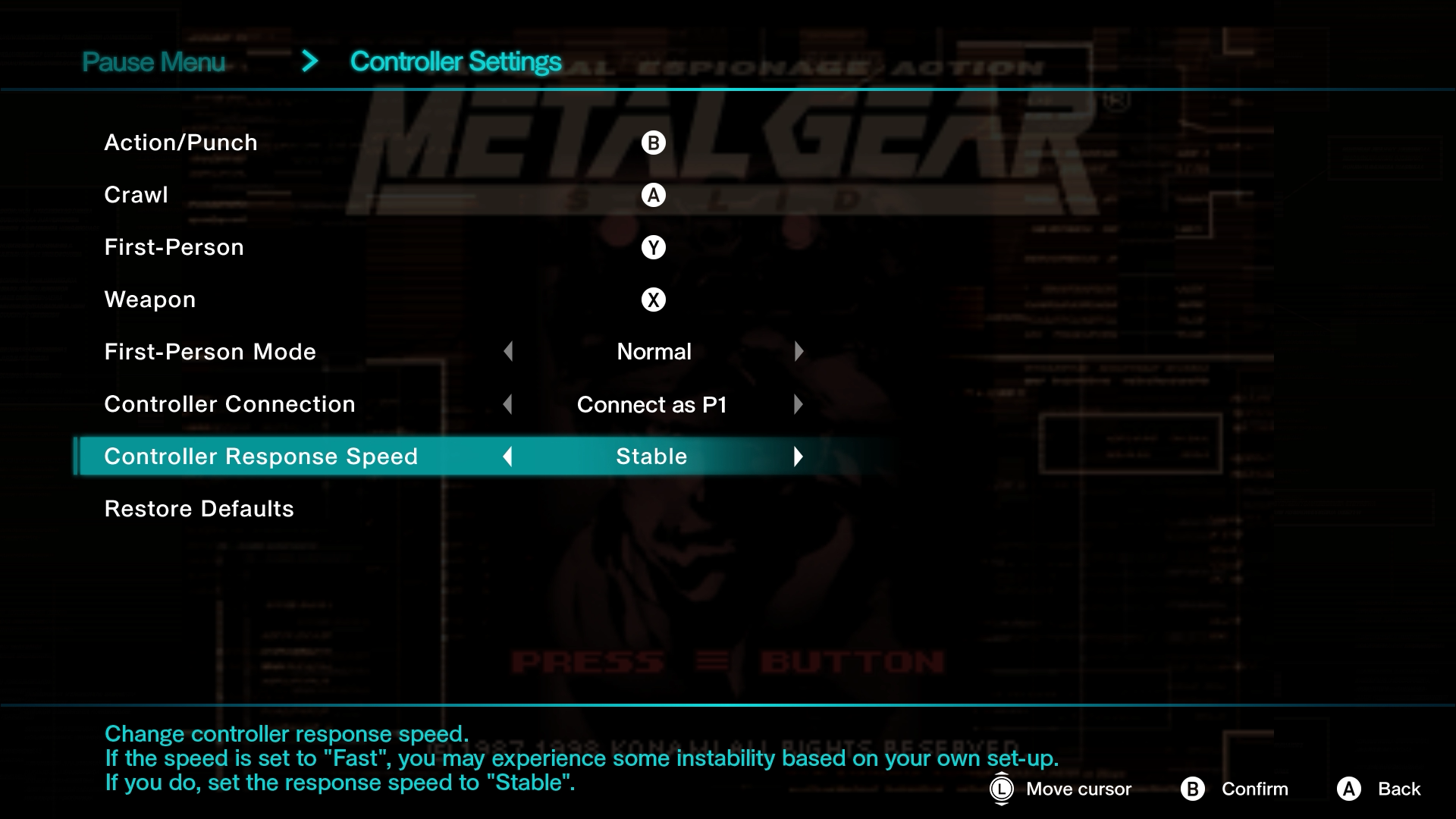The width and height of the screenshot is (1456, 819).
Task: Select Restore Defaults
Action: pos(199,508)
